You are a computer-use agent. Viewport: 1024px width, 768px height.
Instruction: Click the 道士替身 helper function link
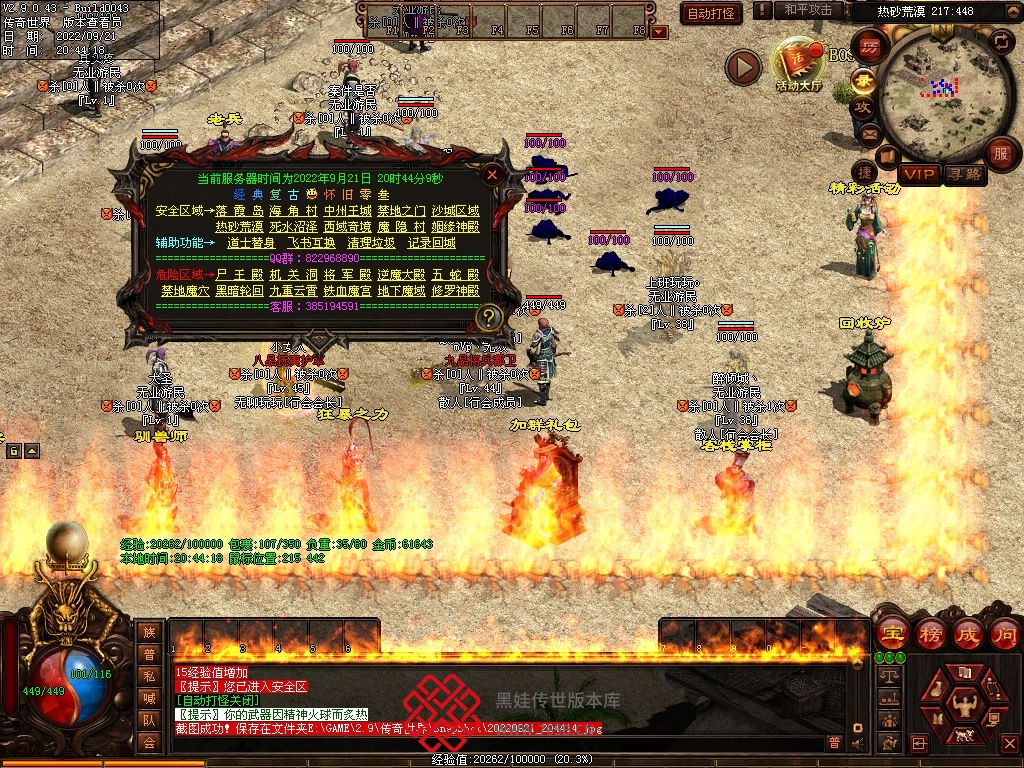(x=251, y=242)
